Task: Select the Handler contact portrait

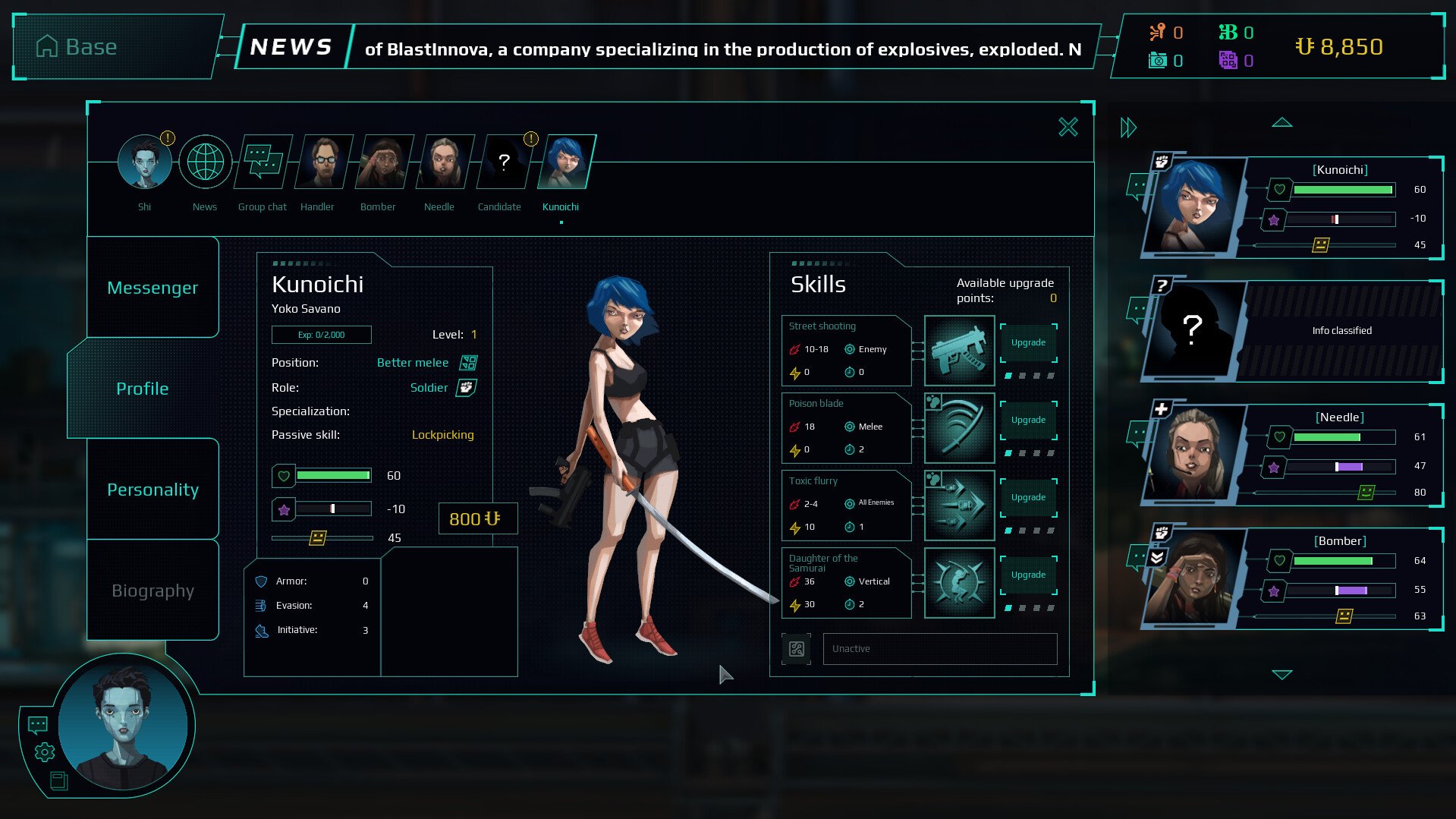Action: point(324,162)
